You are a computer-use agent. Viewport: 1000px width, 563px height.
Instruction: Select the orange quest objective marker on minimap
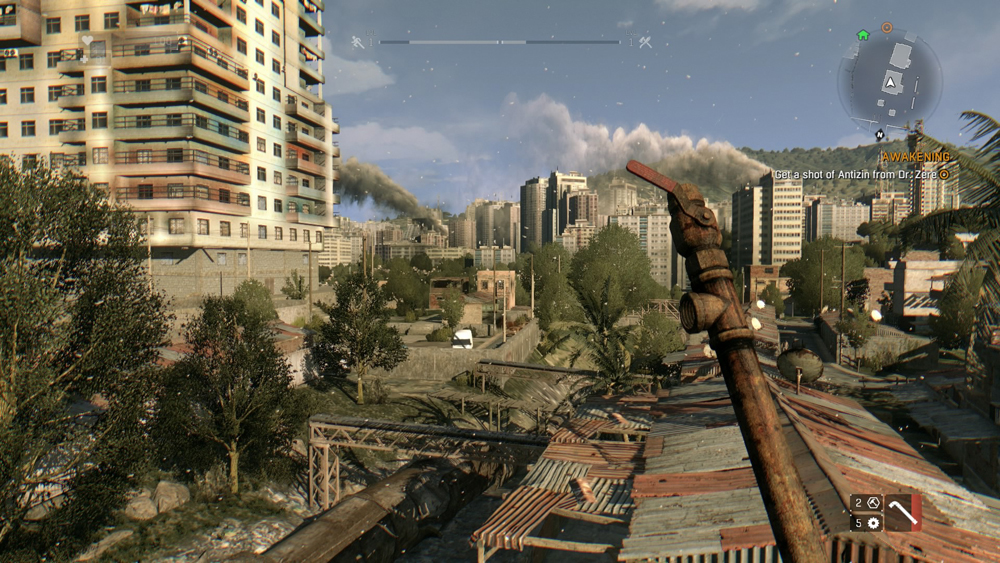coord(886,27)
